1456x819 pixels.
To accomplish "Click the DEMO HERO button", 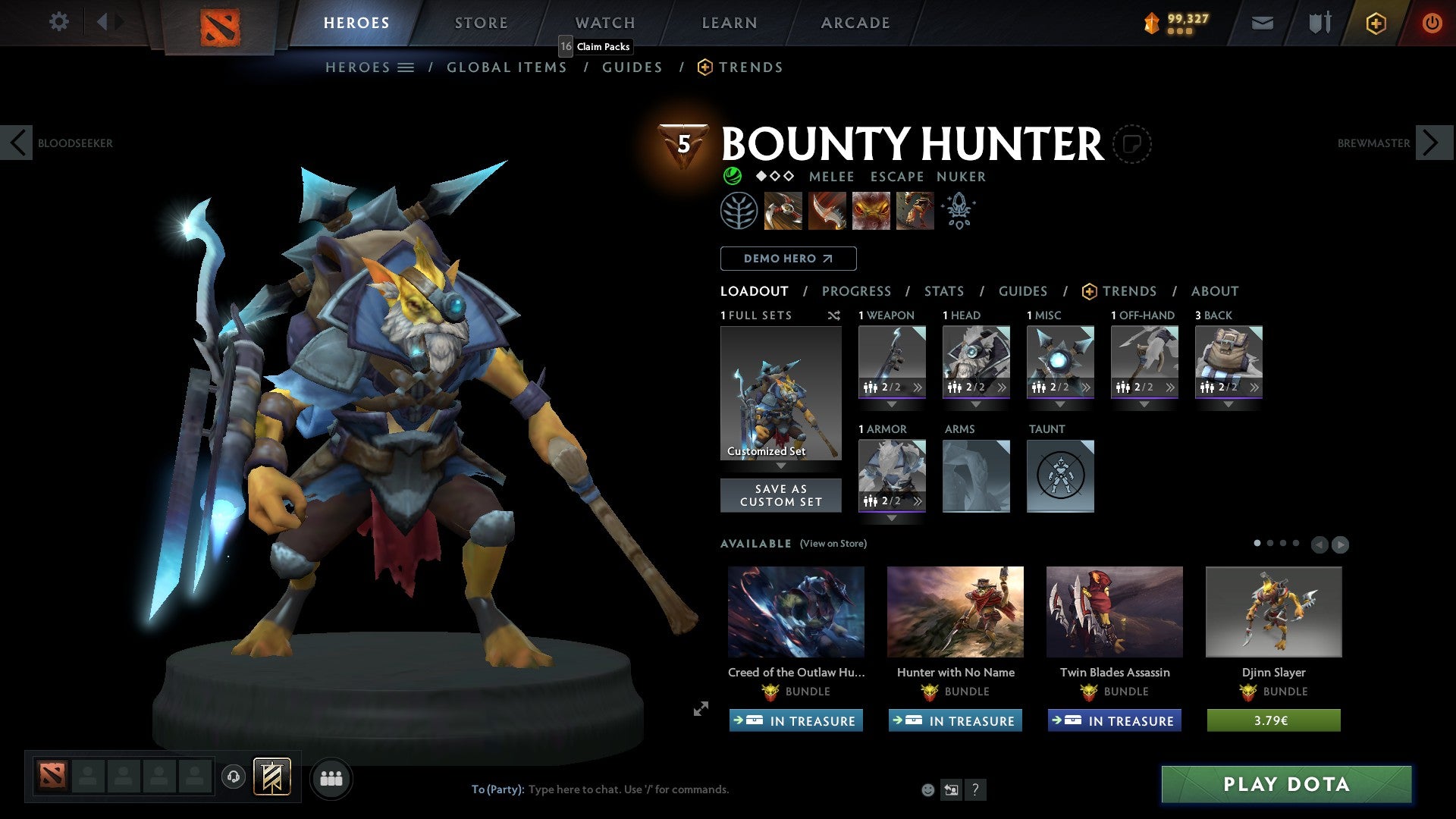I will point(787,258).
